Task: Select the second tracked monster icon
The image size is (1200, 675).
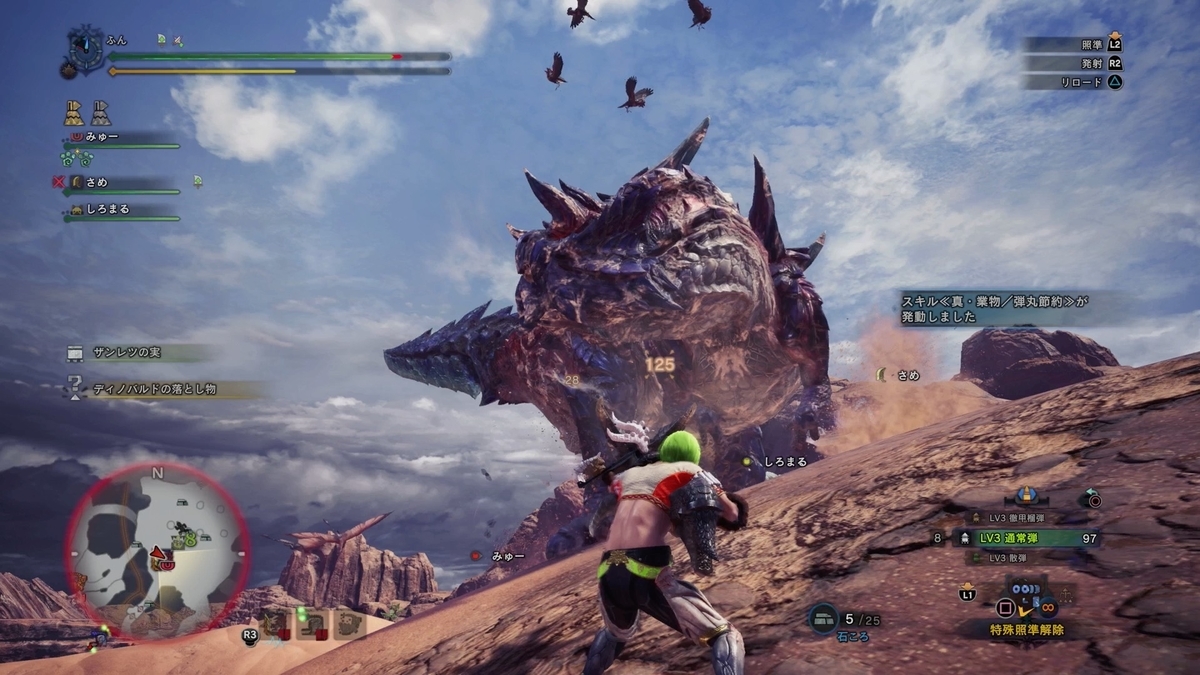Action: pyautogui.click(x=311, y=625)
